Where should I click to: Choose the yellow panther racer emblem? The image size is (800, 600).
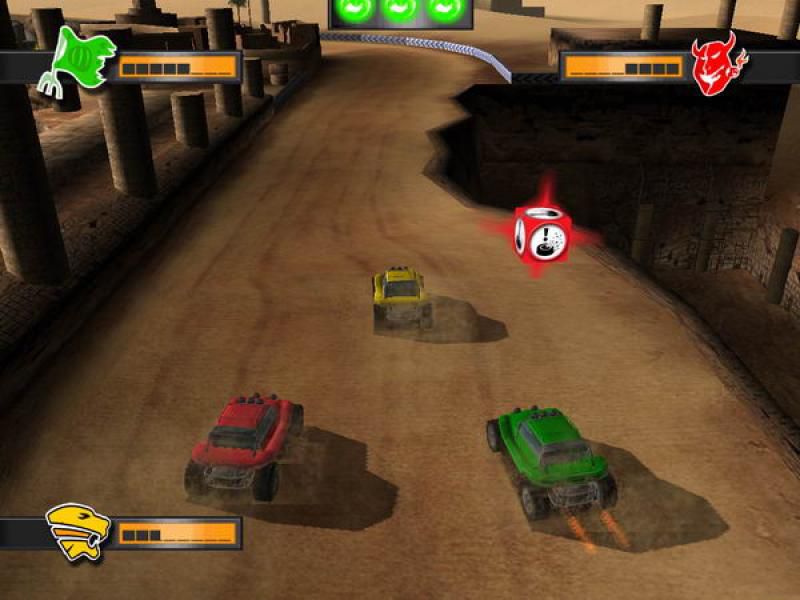pos(77,531)
